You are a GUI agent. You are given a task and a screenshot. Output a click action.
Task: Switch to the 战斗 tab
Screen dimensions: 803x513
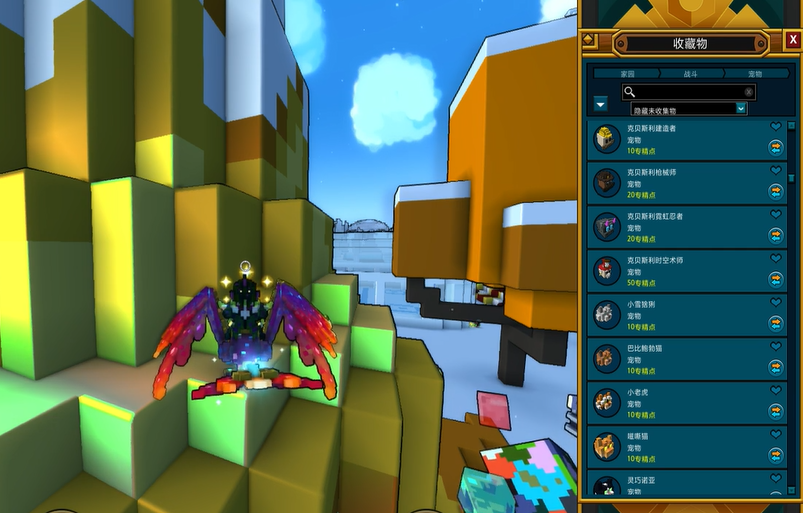[691, 74]
